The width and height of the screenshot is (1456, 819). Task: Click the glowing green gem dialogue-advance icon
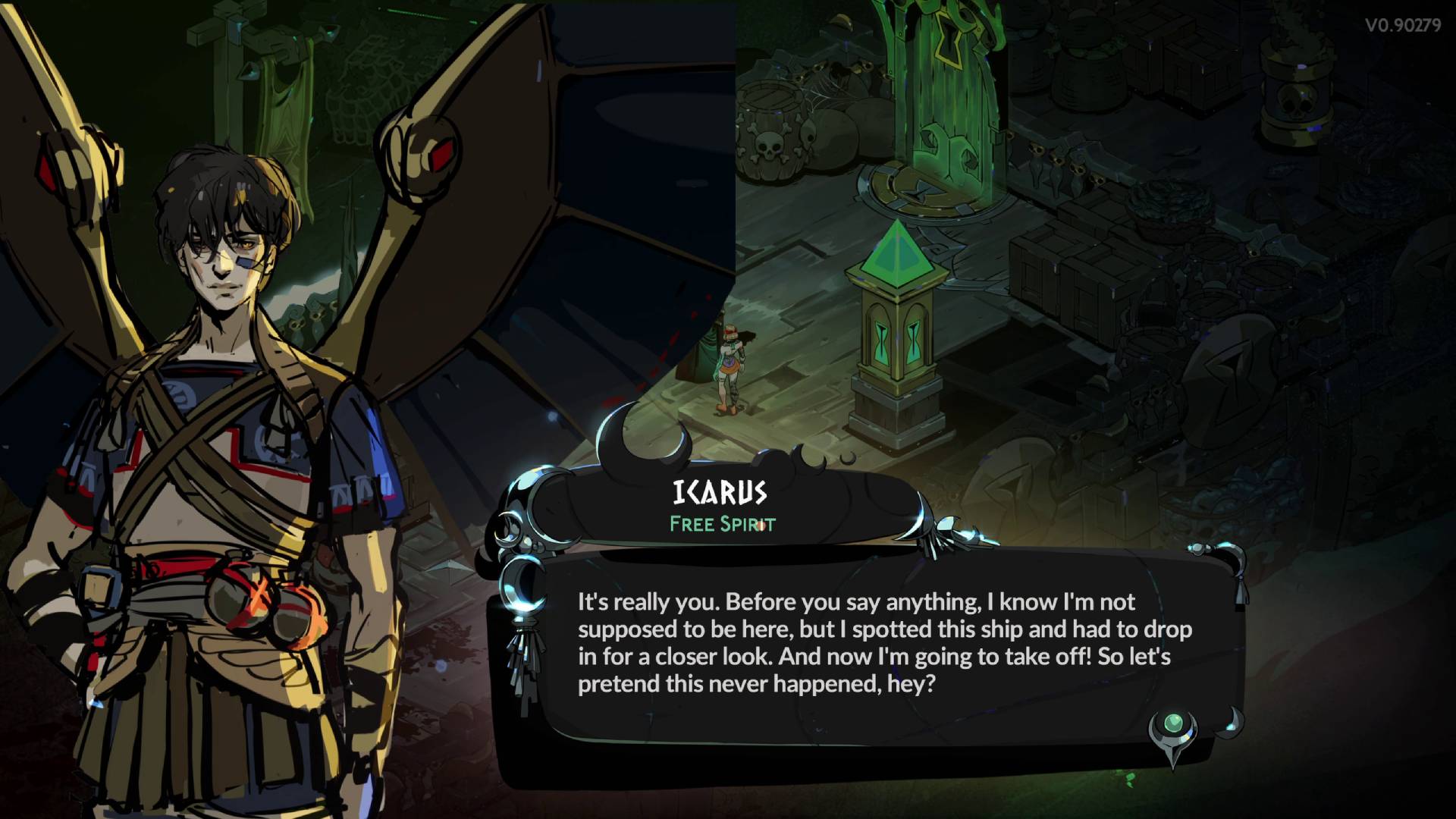(x=1172, y=723)
